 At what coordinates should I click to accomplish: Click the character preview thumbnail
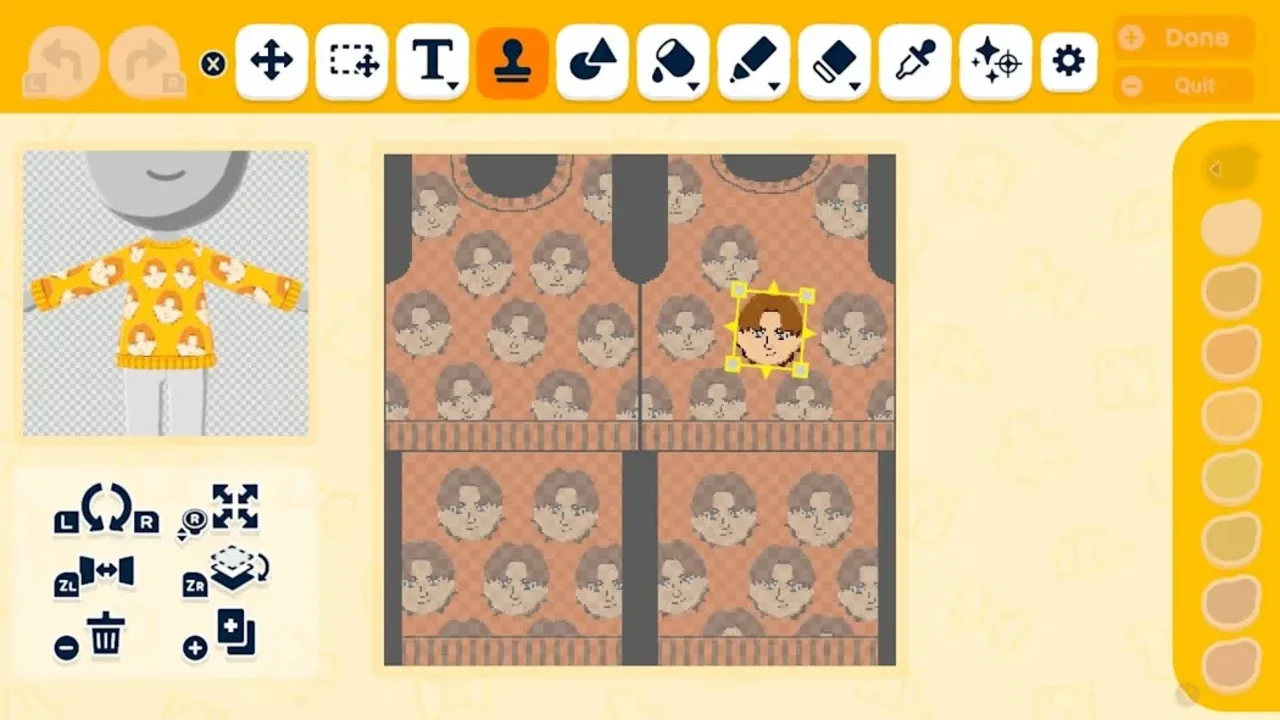click(x=163, y=290)
